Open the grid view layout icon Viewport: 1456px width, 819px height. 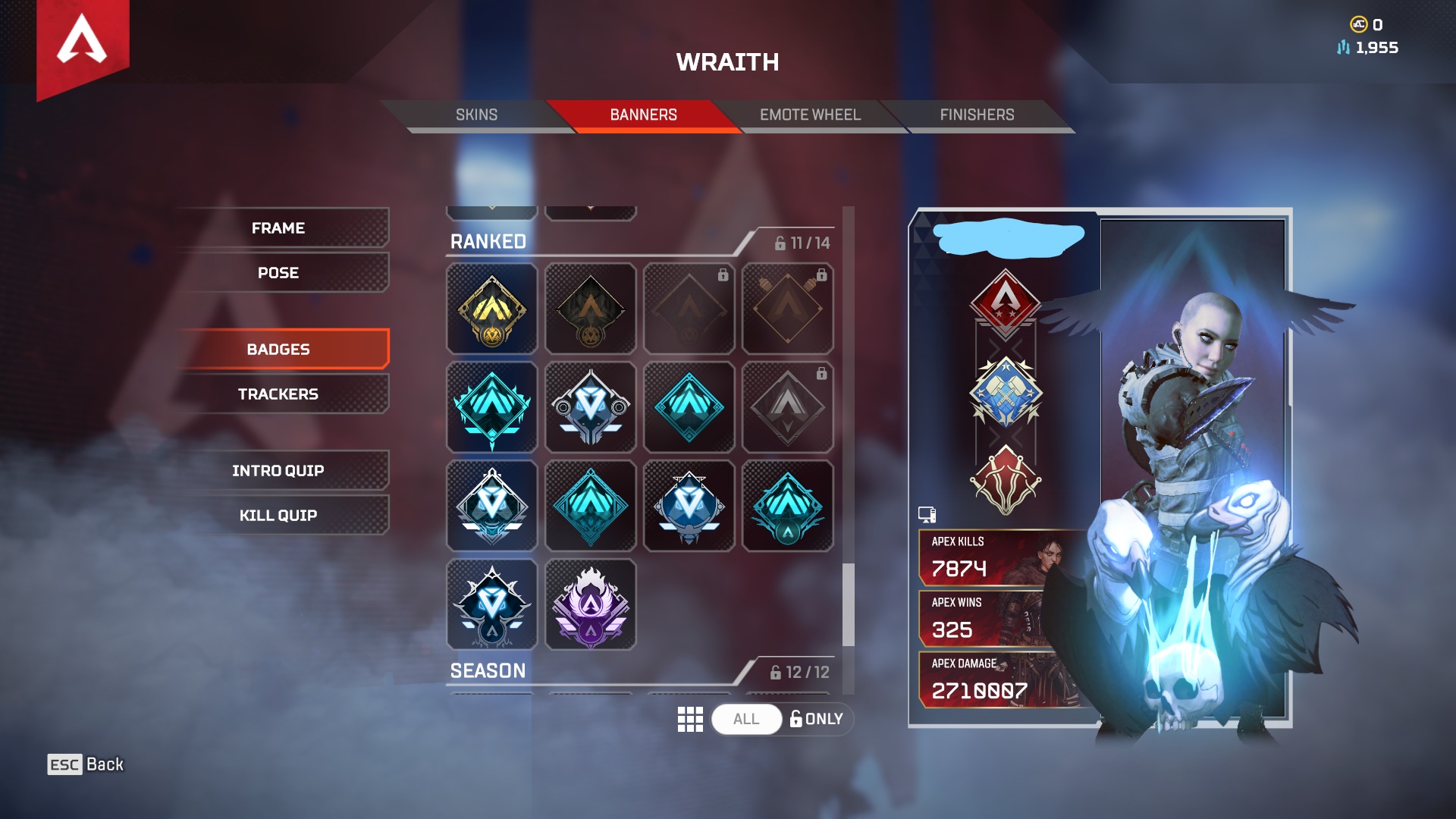click(690, 719)
